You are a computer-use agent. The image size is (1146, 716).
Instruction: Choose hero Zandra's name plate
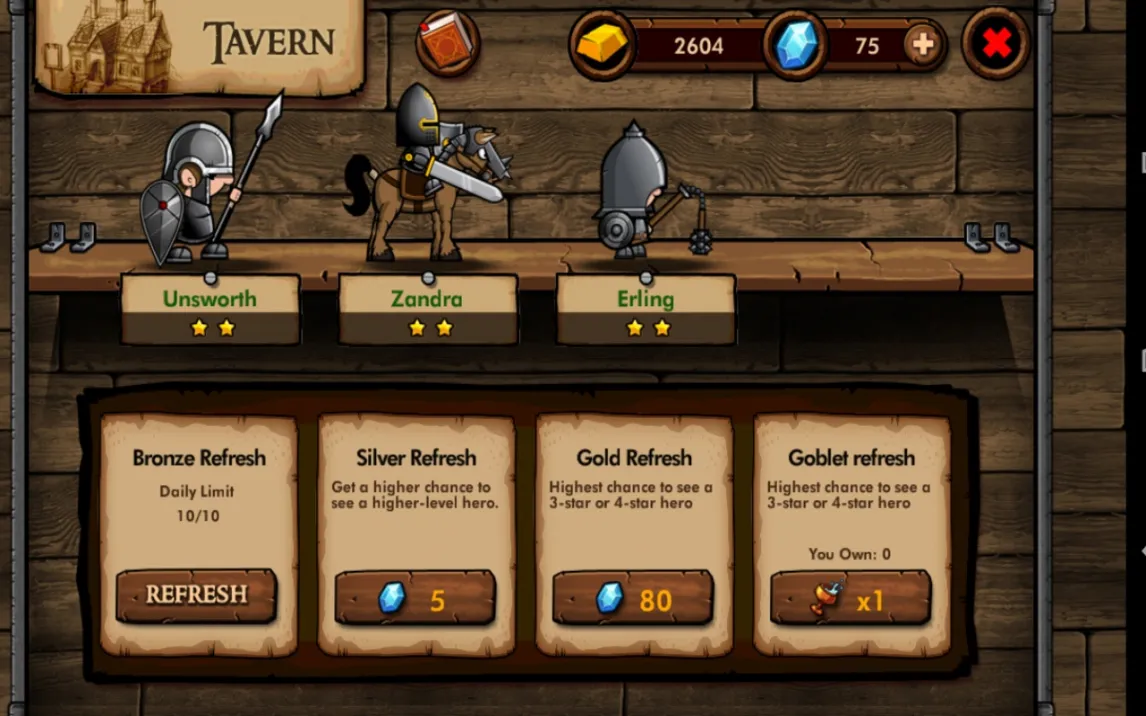tap(427, 309)
